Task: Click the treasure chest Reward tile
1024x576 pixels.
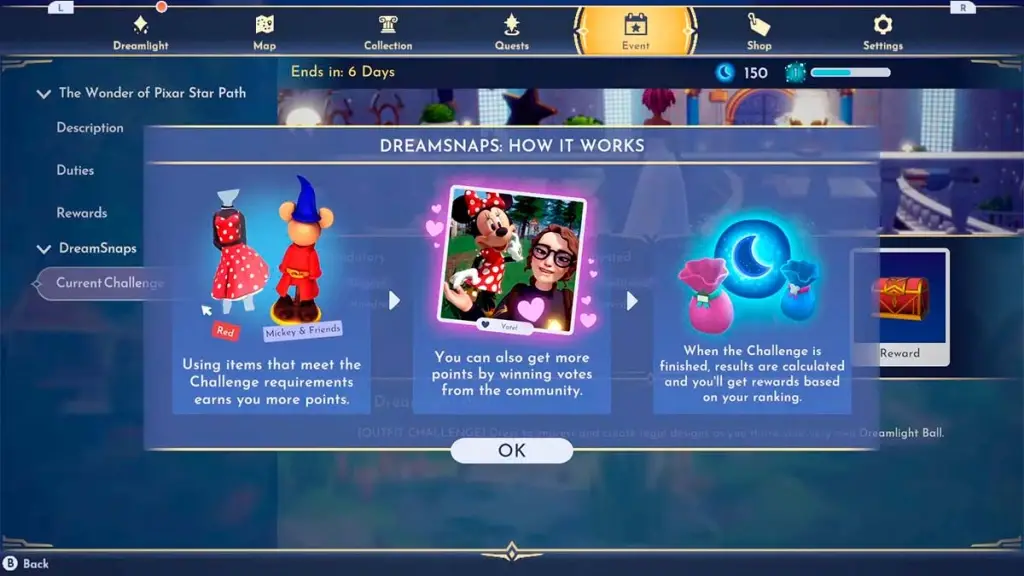Action: tap(899, 307)
